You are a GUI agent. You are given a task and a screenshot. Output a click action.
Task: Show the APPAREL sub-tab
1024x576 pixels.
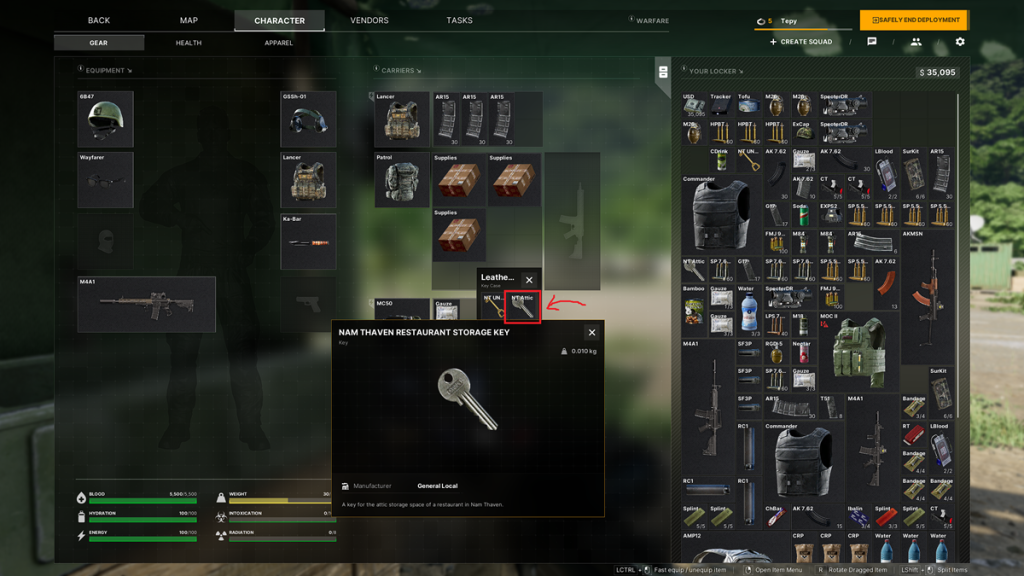(x=279, y=43)
